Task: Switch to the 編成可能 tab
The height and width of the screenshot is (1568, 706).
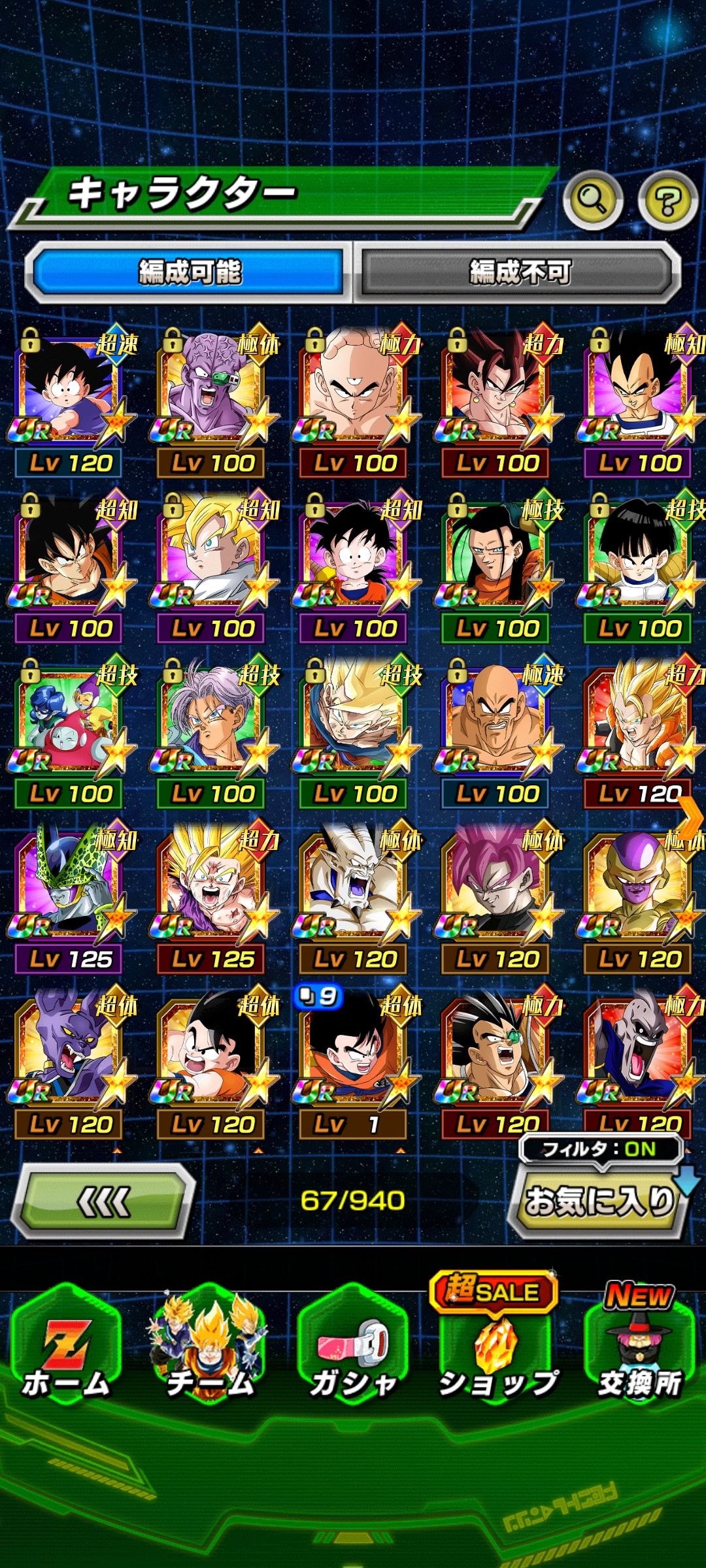Action: coord(190,272)
